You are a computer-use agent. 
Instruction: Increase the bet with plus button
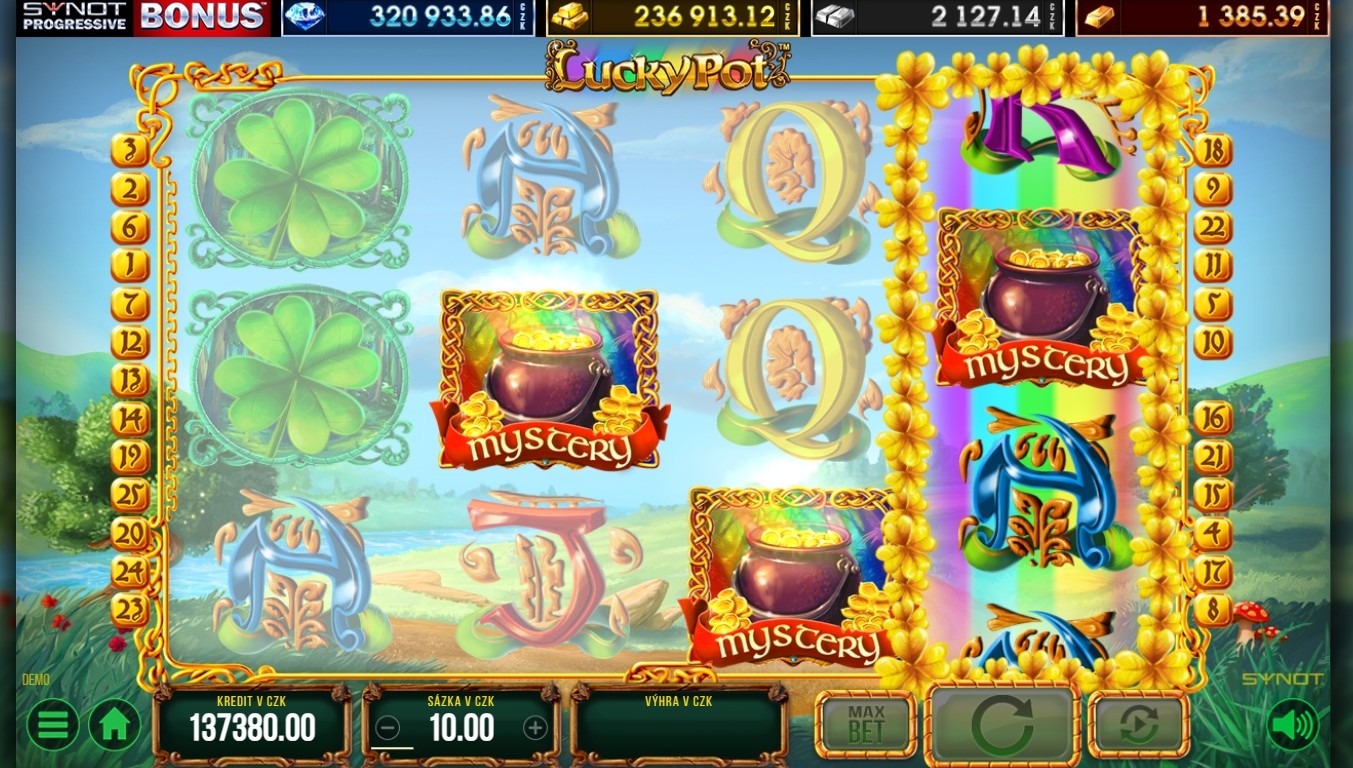[535, 728]
